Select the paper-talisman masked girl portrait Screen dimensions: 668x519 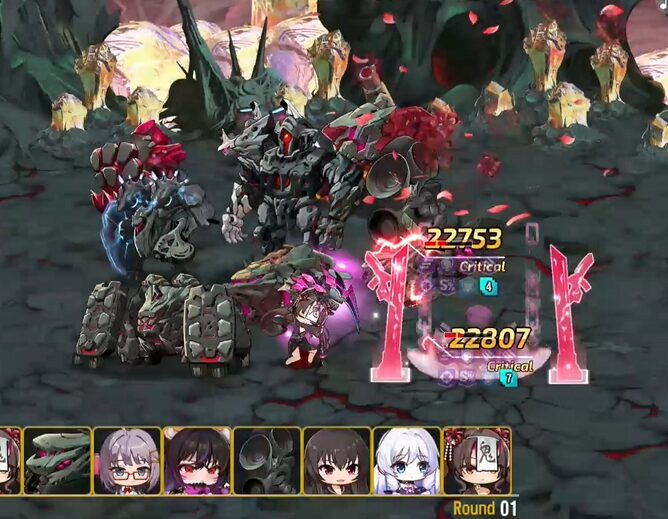477,461
